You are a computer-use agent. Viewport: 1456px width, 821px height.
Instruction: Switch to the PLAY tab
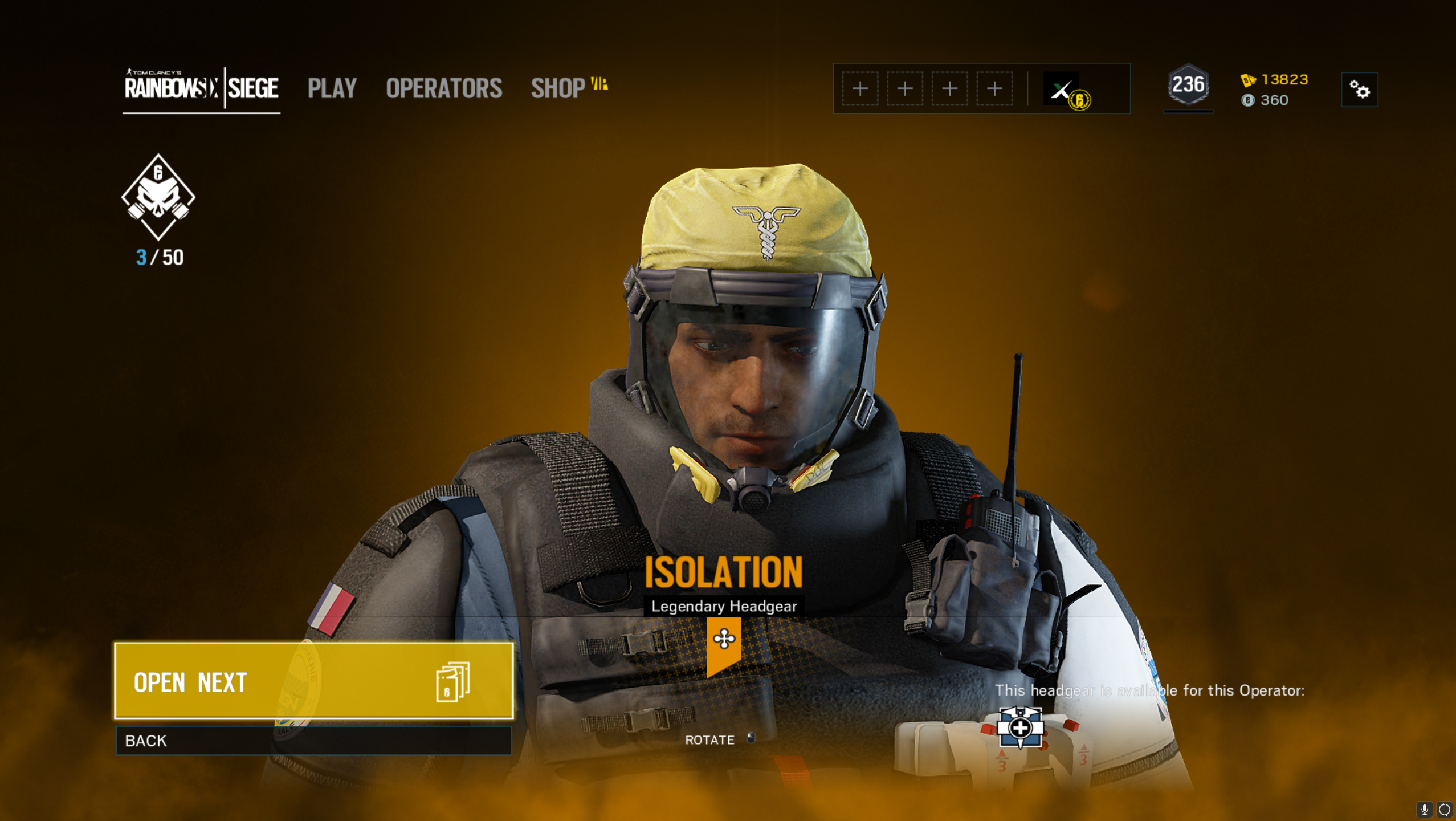[332, 88]
